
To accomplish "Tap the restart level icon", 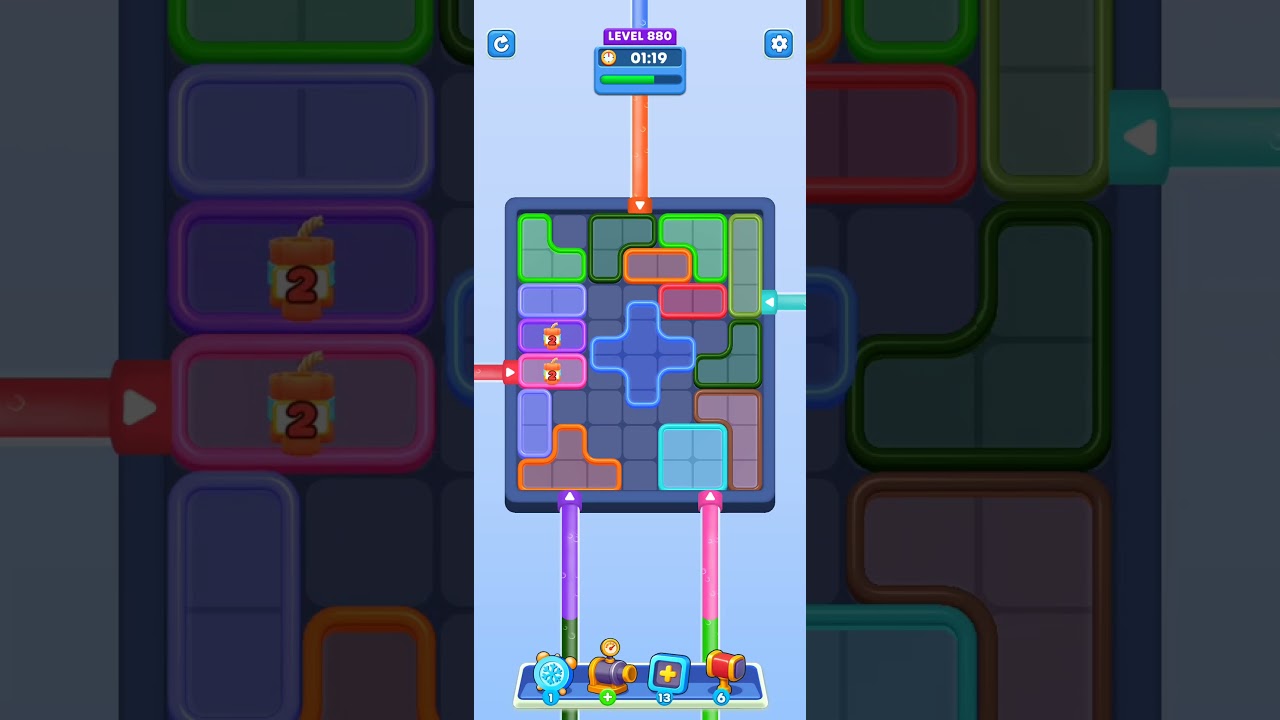I will click(x=501, y=44).
